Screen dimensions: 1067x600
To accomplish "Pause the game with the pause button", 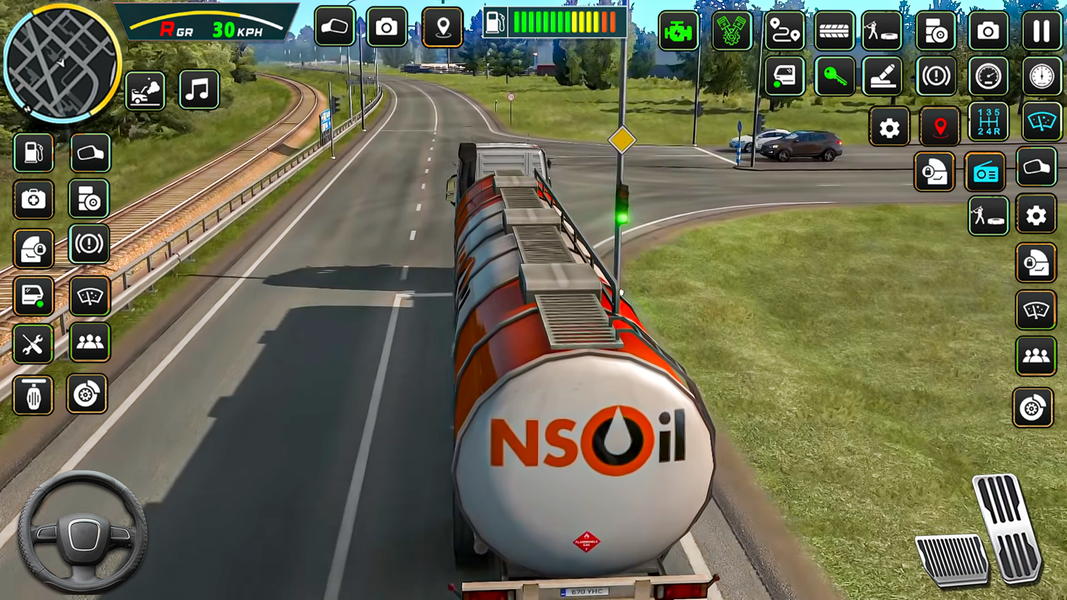I will click(1041, 31).
